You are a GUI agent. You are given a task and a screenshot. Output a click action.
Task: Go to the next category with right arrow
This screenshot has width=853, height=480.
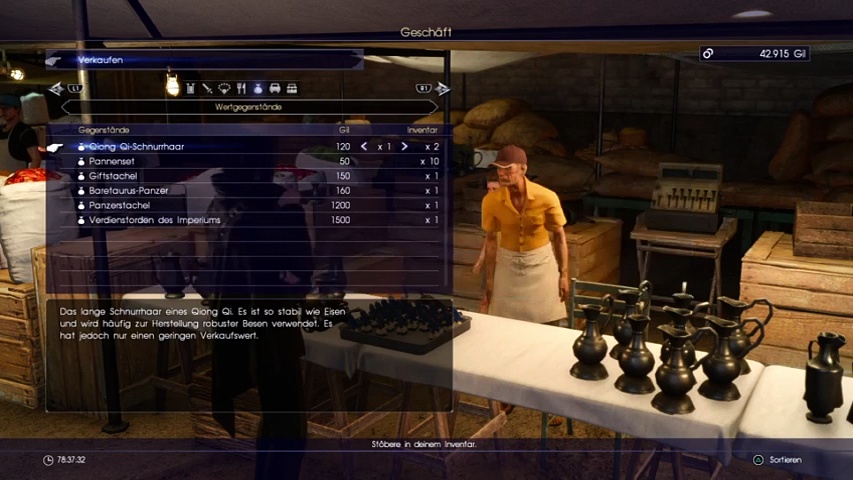[443, 89]
